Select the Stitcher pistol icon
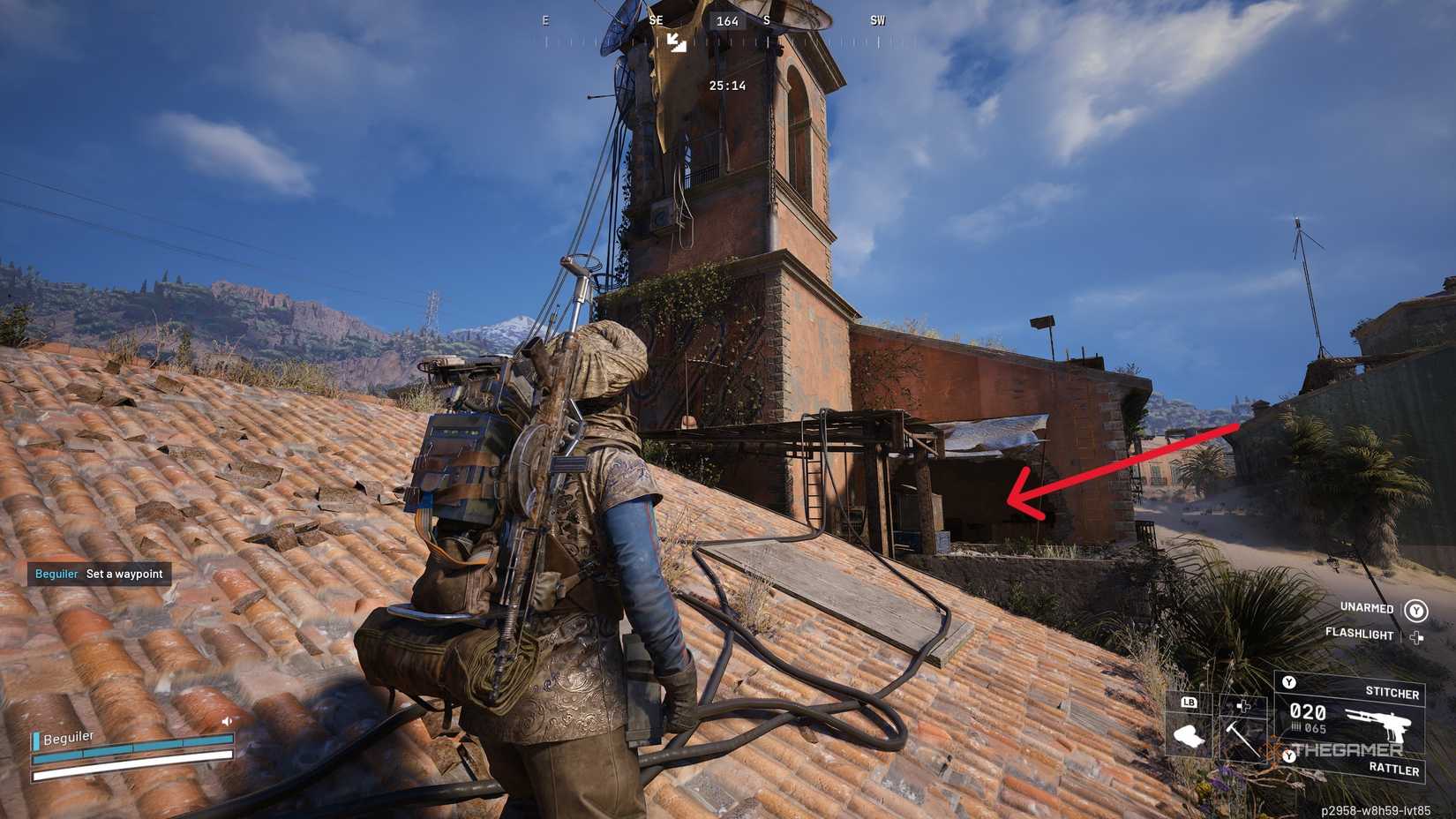The image size is (1456, 819). coord(1377,725)
